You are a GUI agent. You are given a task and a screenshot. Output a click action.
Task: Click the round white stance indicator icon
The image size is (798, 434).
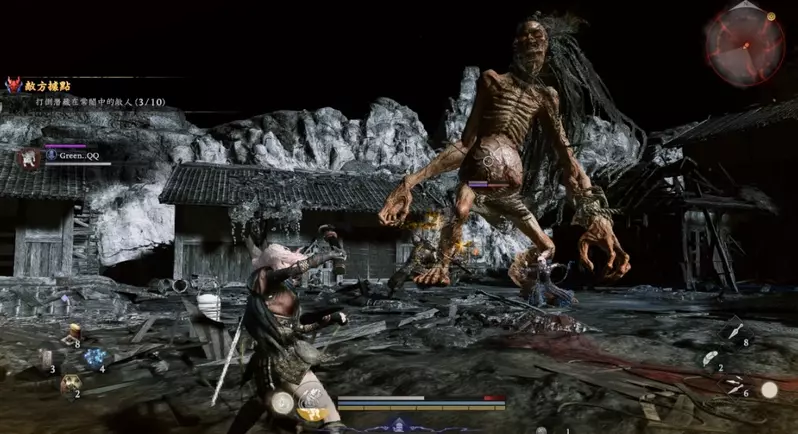point(282,402)
